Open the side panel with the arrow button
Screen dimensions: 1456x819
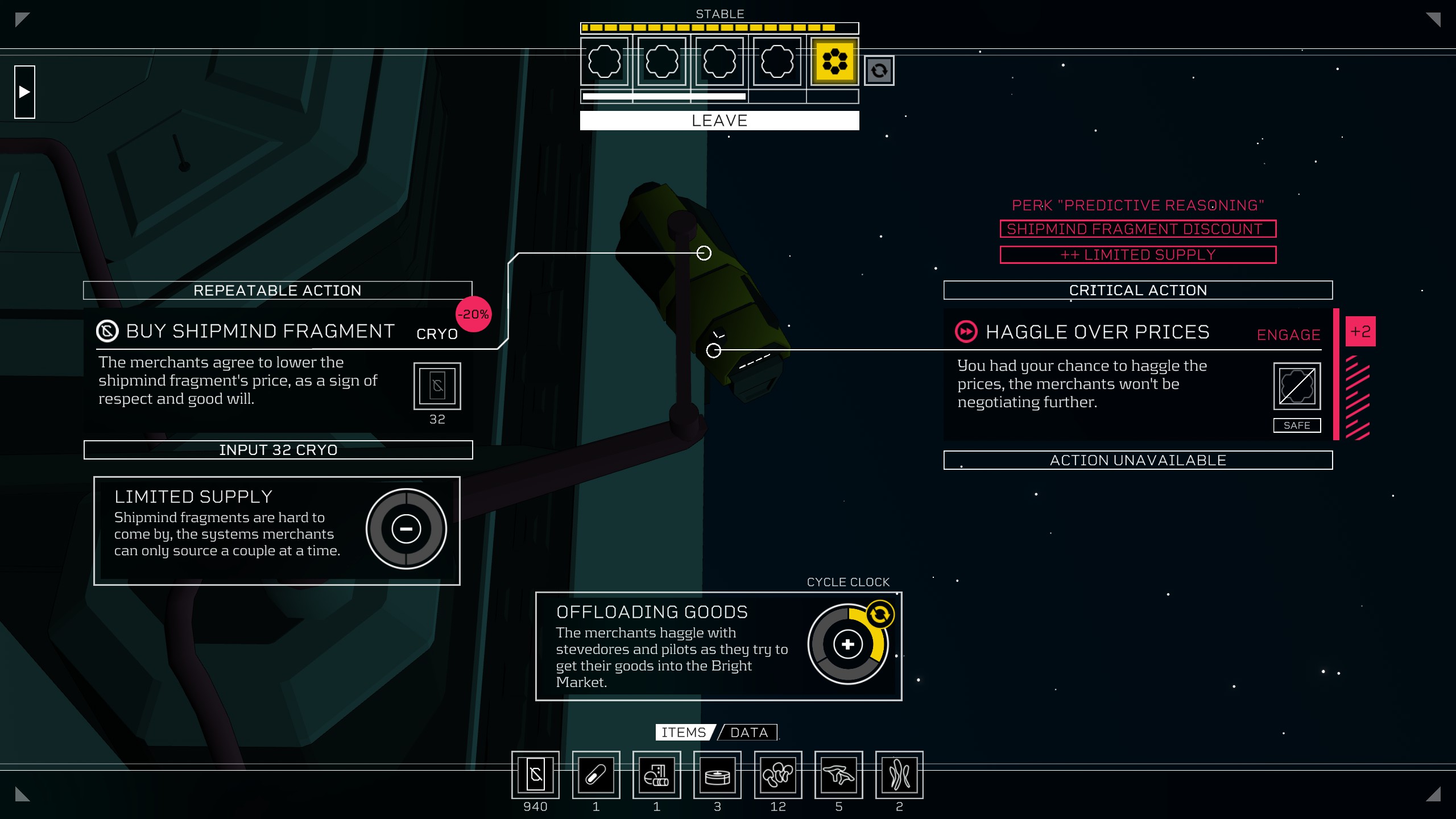(x=24, y=92)
